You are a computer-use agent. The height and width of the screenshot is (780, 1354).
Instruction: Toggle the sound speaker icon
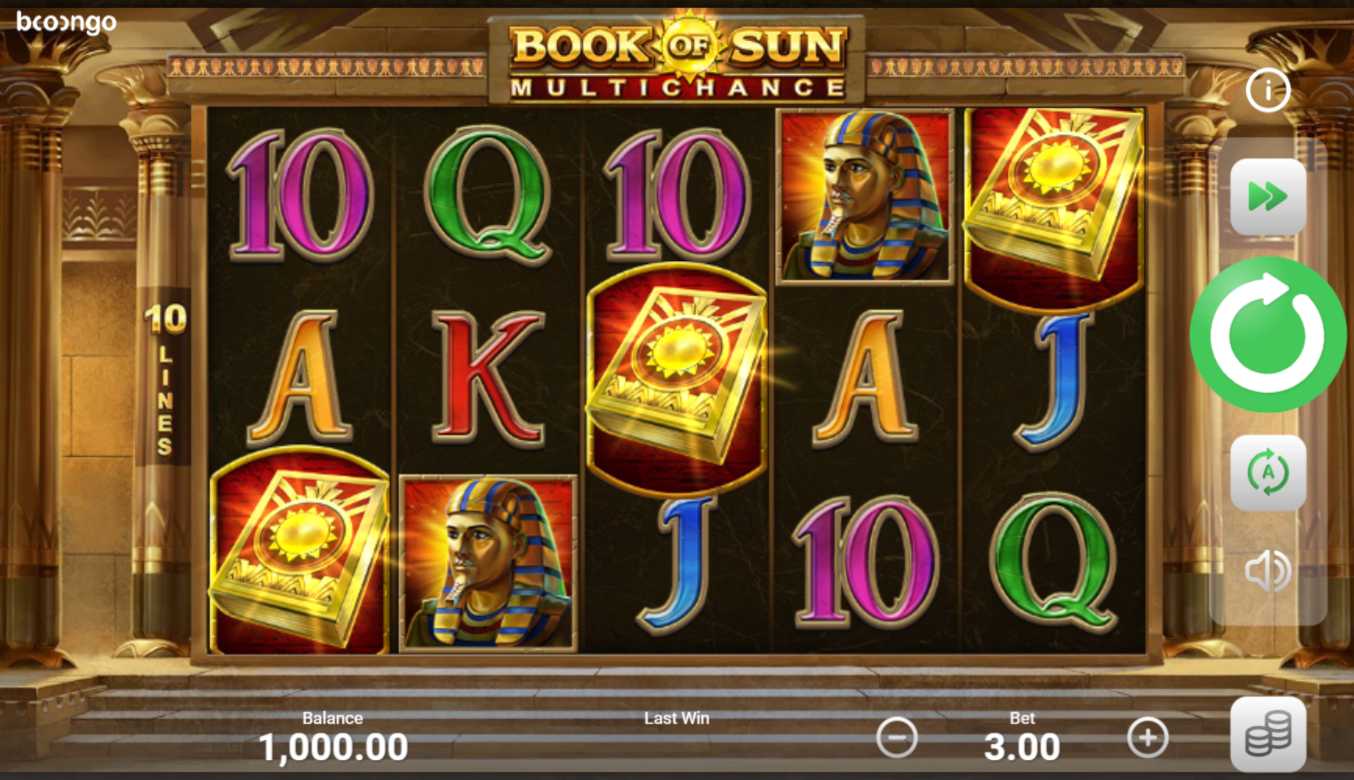pos(1267,571)
